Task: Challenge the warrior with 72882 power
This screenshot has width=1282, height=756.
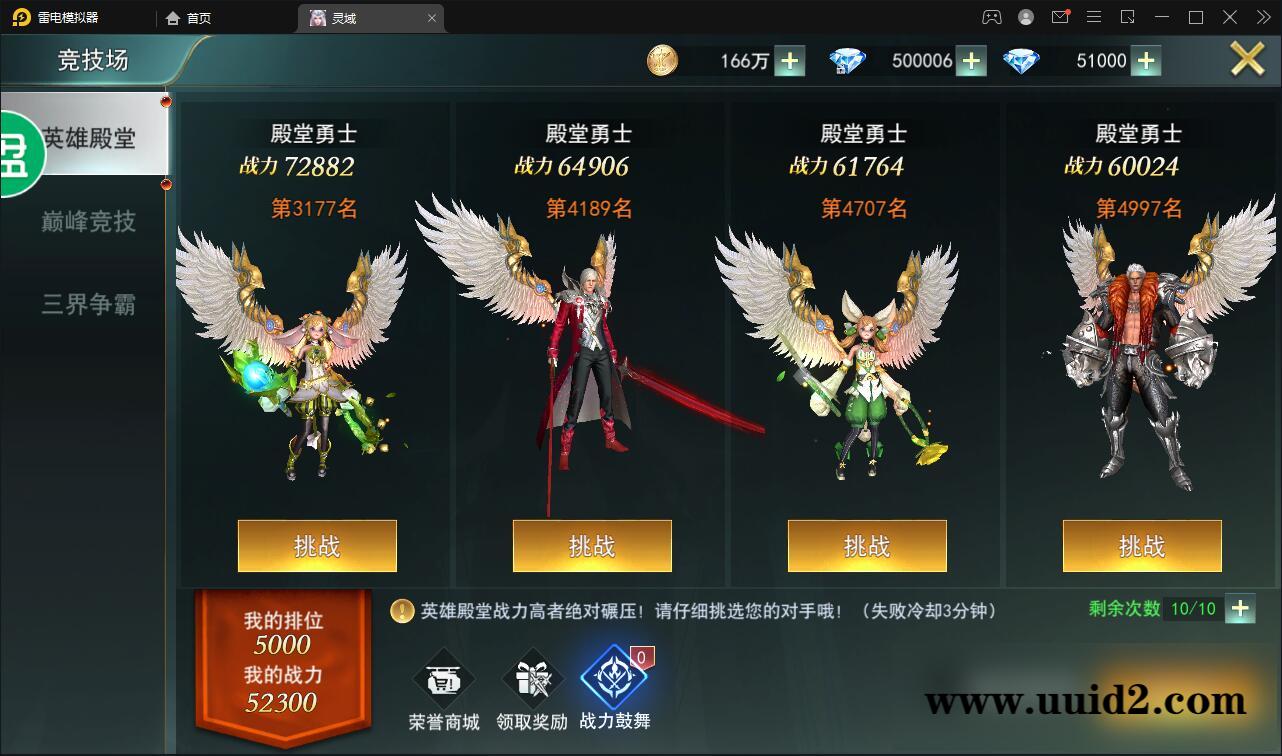Action: point(316,546)
